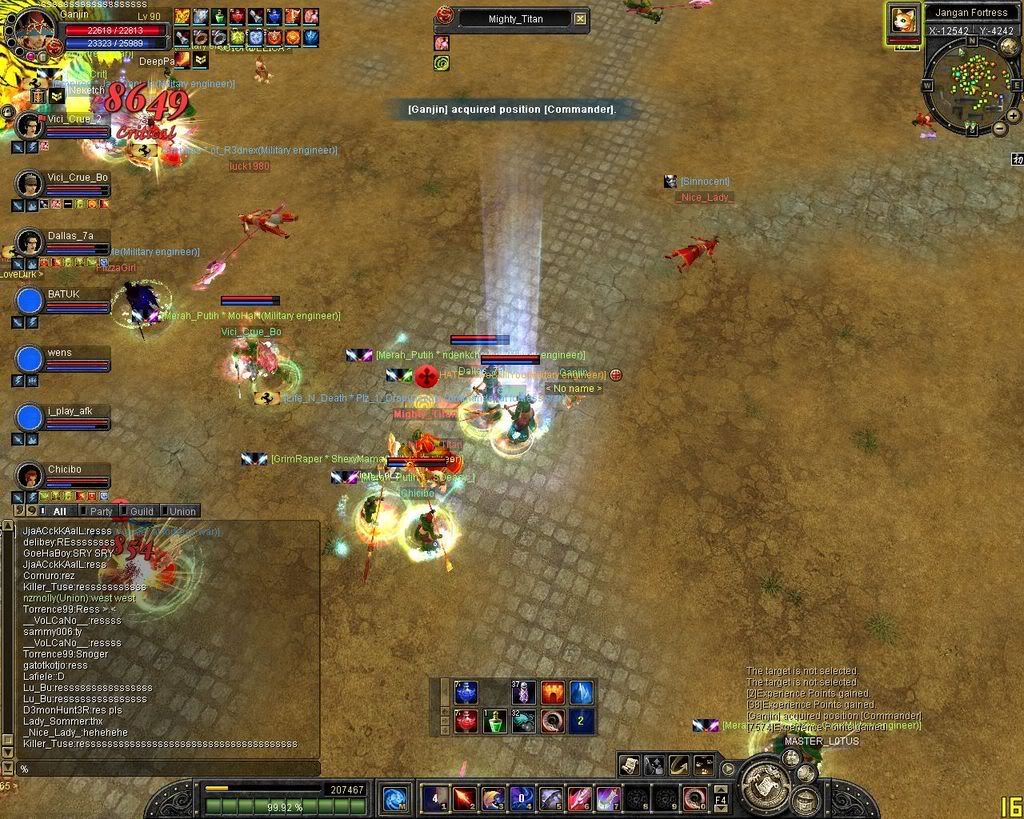Switch chat to the Guild tab
Viewport: 1024px width, 819px height.
coord(142,511)
